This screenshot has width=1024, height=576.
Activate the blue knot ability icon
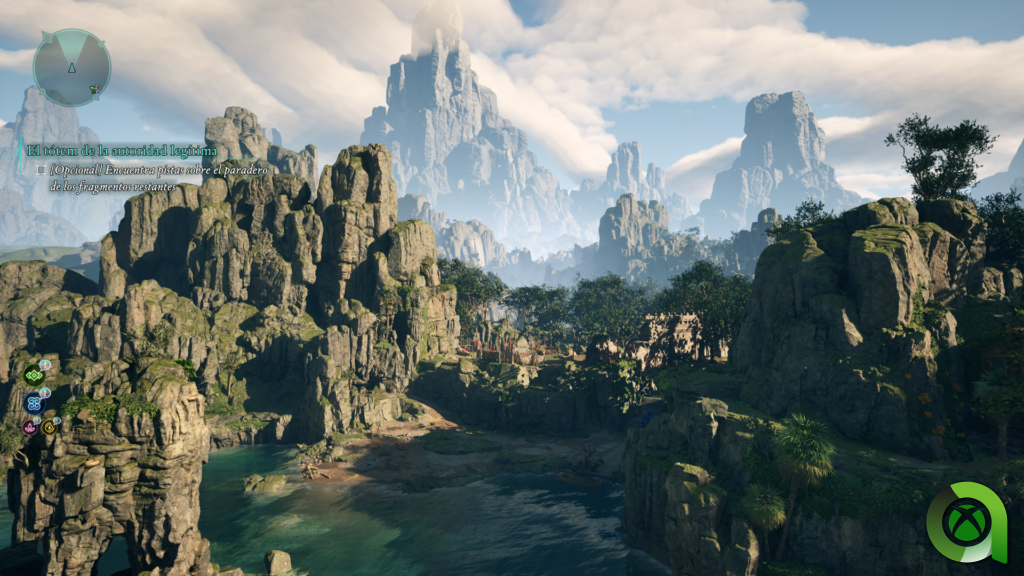click(x=34, y=403)
